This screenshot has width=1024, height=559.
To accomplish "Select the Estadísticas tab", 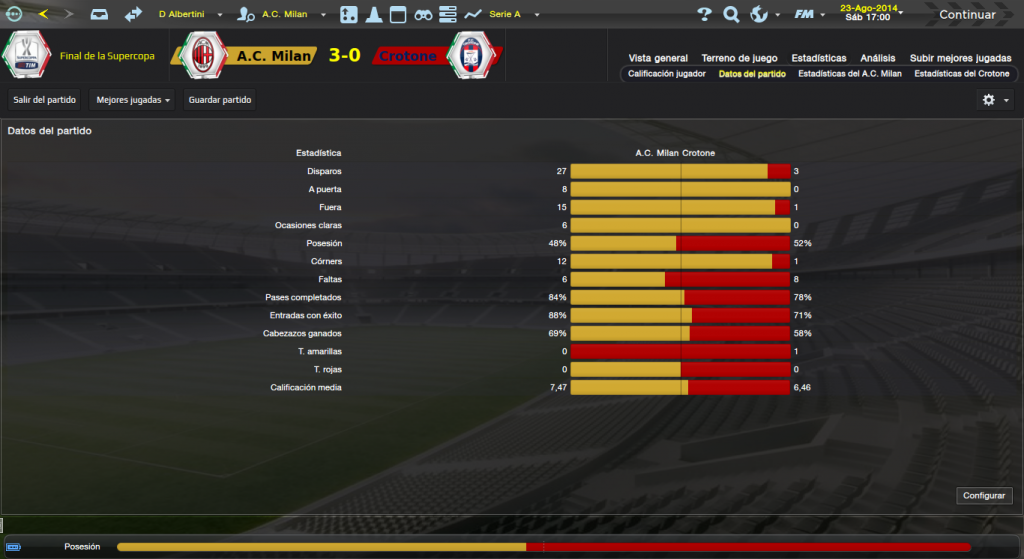I will point(819,58).
